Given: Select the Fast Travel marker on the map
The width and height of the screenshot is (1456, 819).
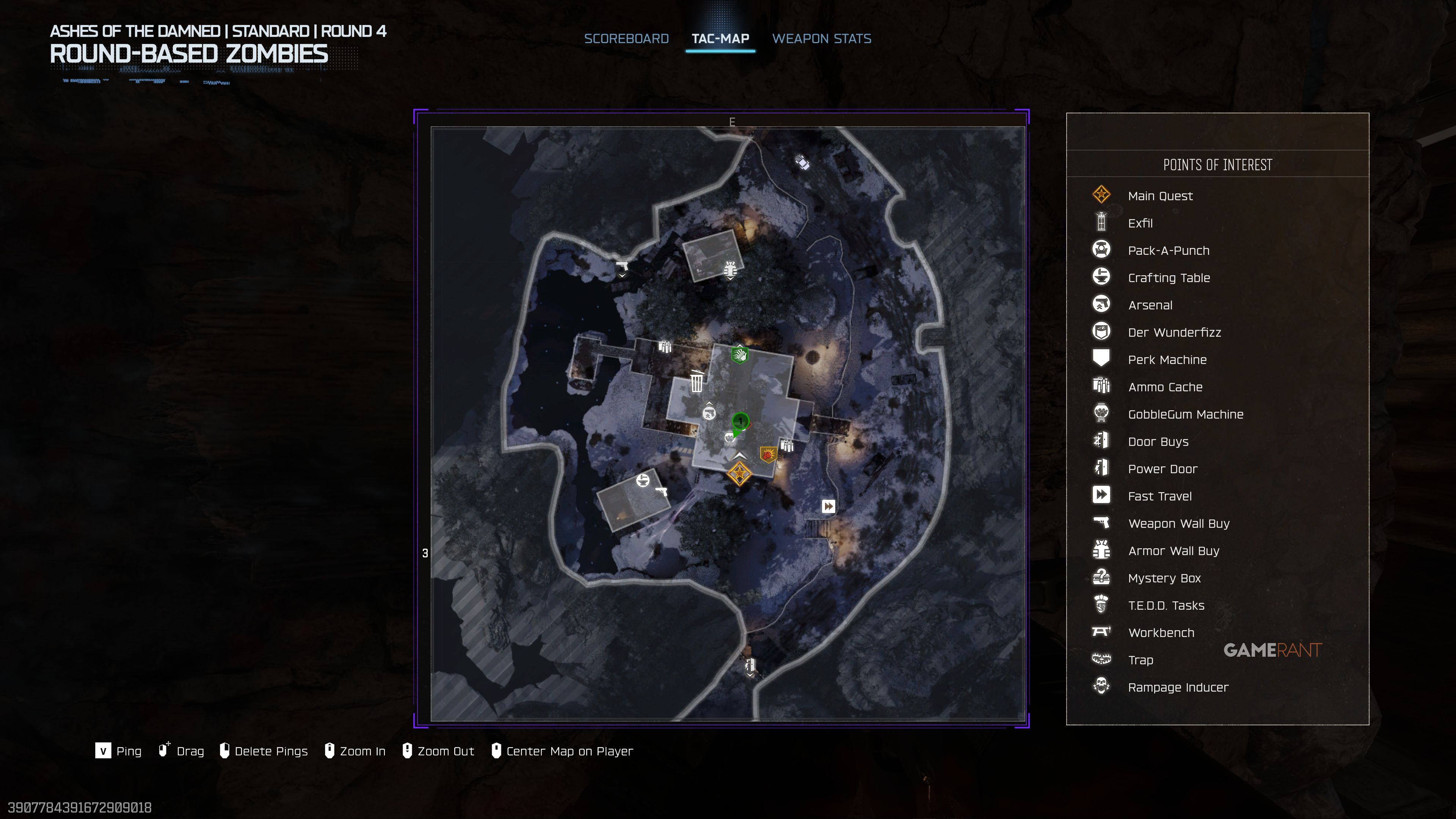Looking at the screenshot, I should (x=828, y=507).
